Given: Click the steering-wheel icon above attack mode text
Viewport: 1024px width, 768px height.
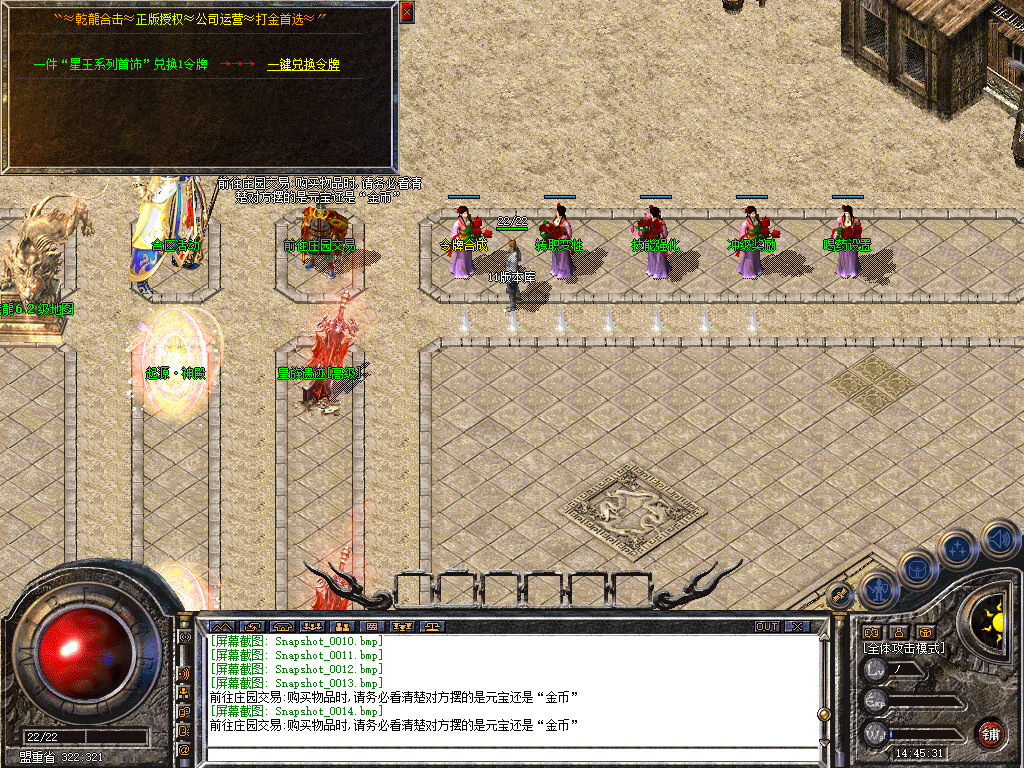Looking at the screenshot, I should [x=926, y=632].
